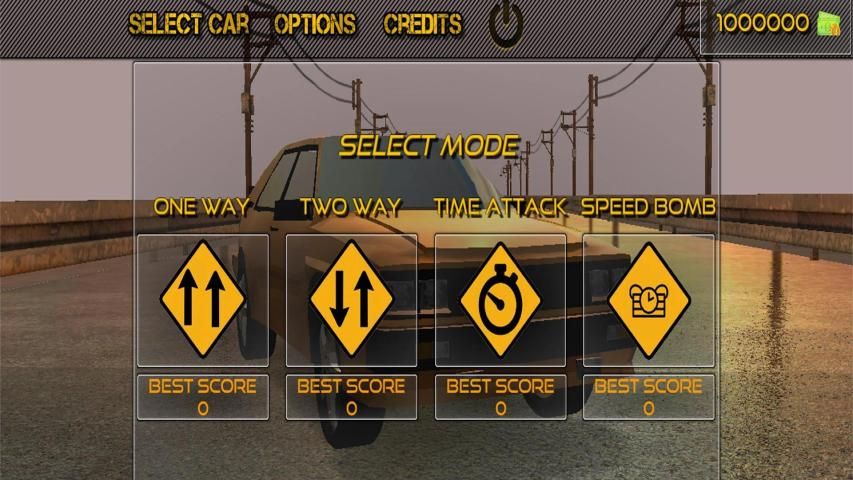Select the Two Way mode tile
Viewport: 853px width, 480px height.
[351, 300]
